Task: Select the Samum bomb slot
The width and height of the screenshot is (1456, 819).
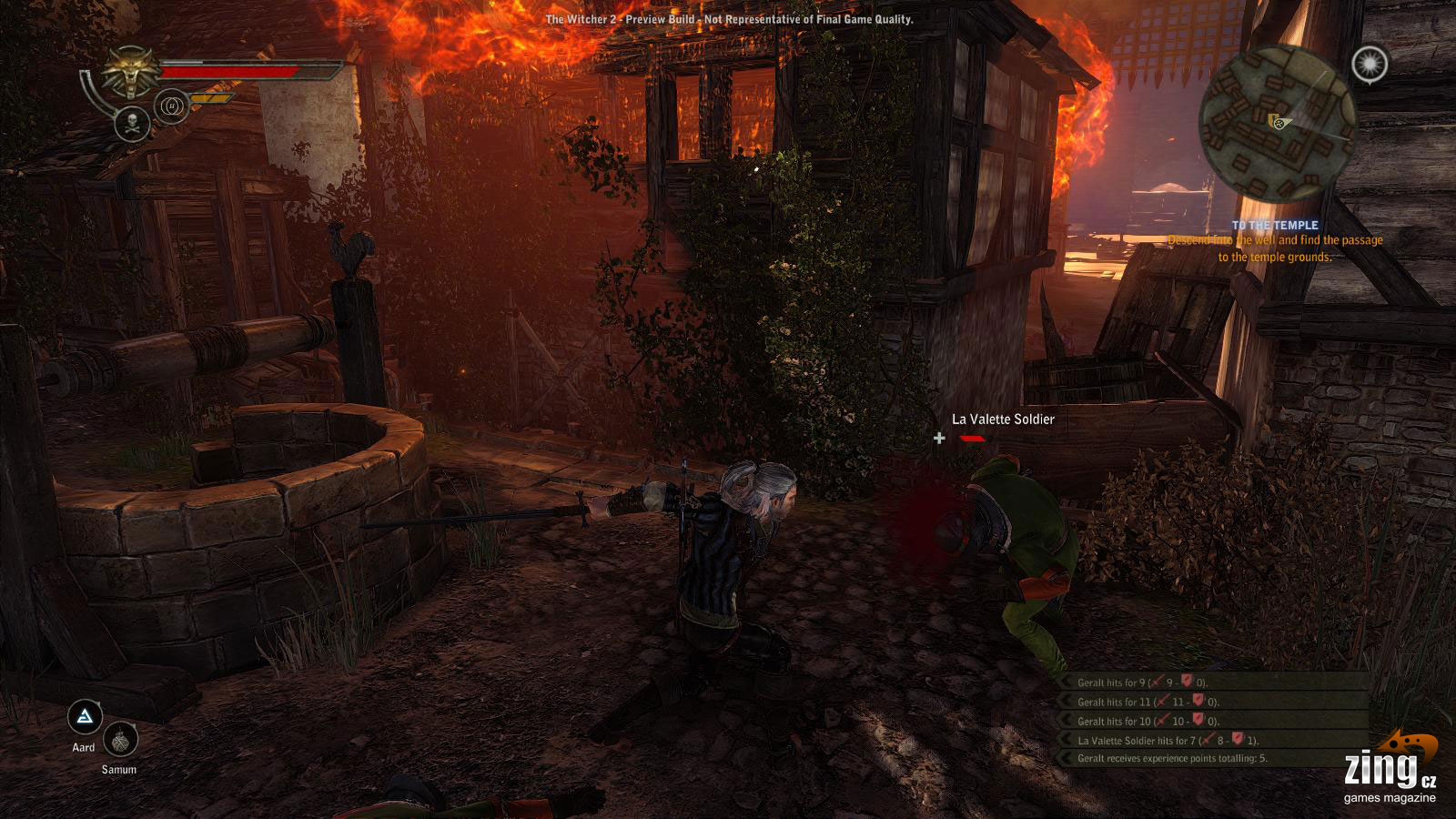Action: pyautogui.click(x=120, y=741)
